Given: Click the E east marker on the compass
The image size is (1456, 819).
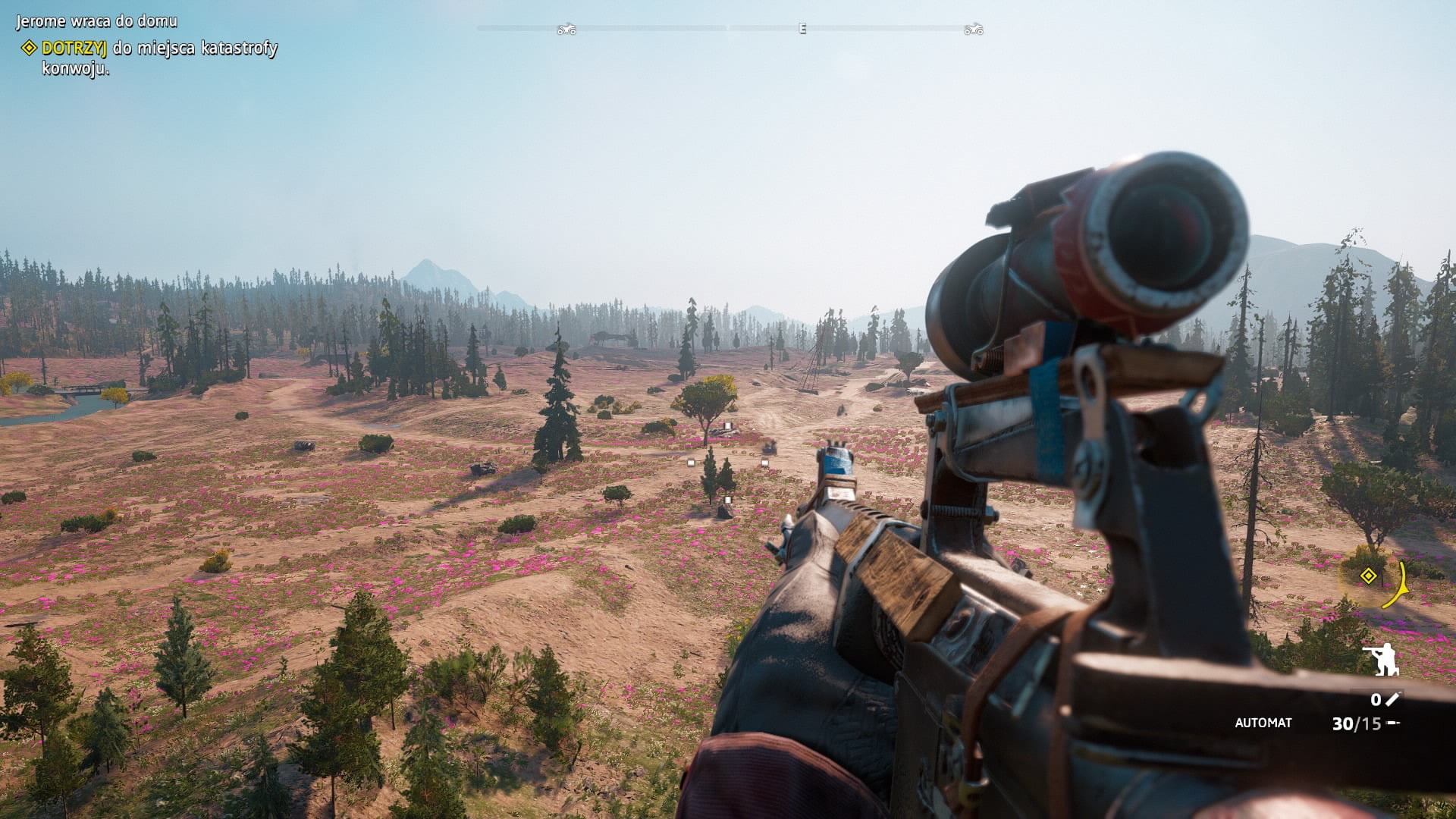Looking at the screenshot, I should click(802, 29).
